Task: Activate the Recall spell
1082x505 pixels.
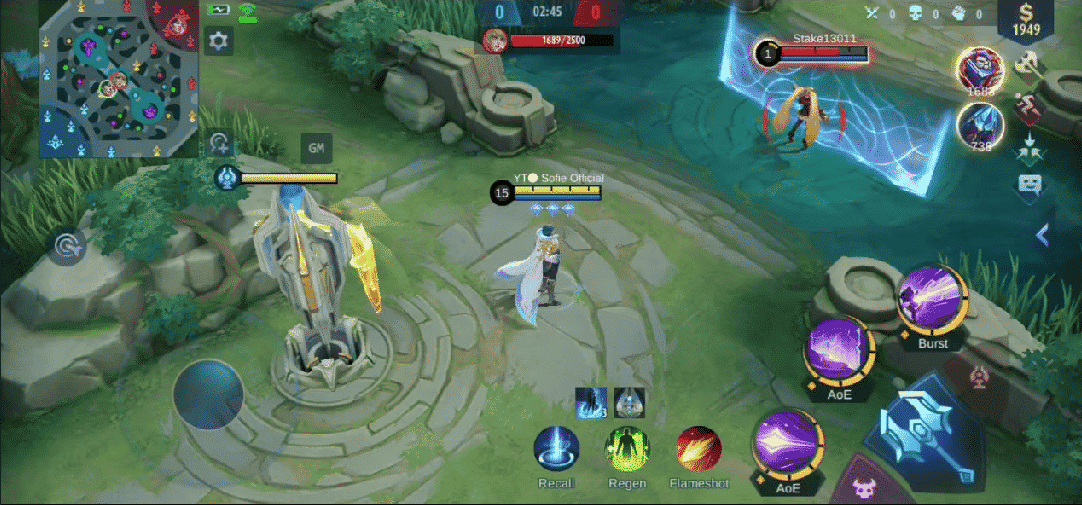Action: pyautogui.click(x=556, y=450)
